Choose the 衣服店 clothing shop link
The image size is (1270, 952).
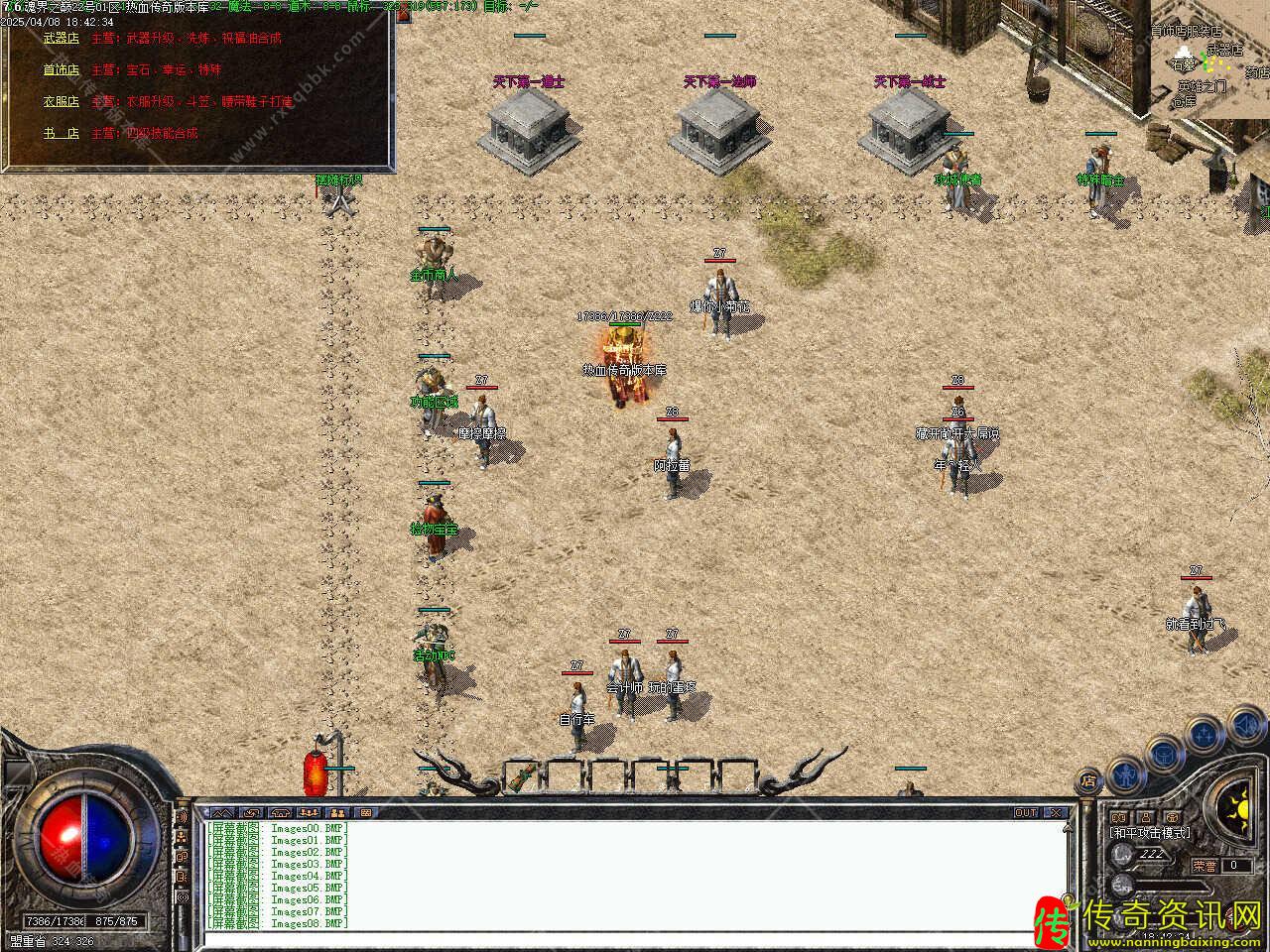click(61, 101)
